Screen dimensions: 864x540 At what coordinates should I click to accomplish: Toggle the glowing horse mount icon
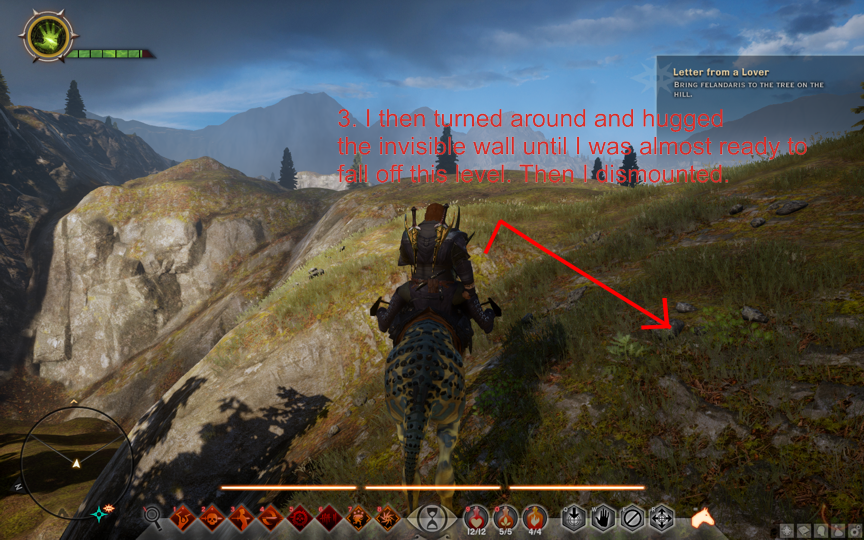704,518
